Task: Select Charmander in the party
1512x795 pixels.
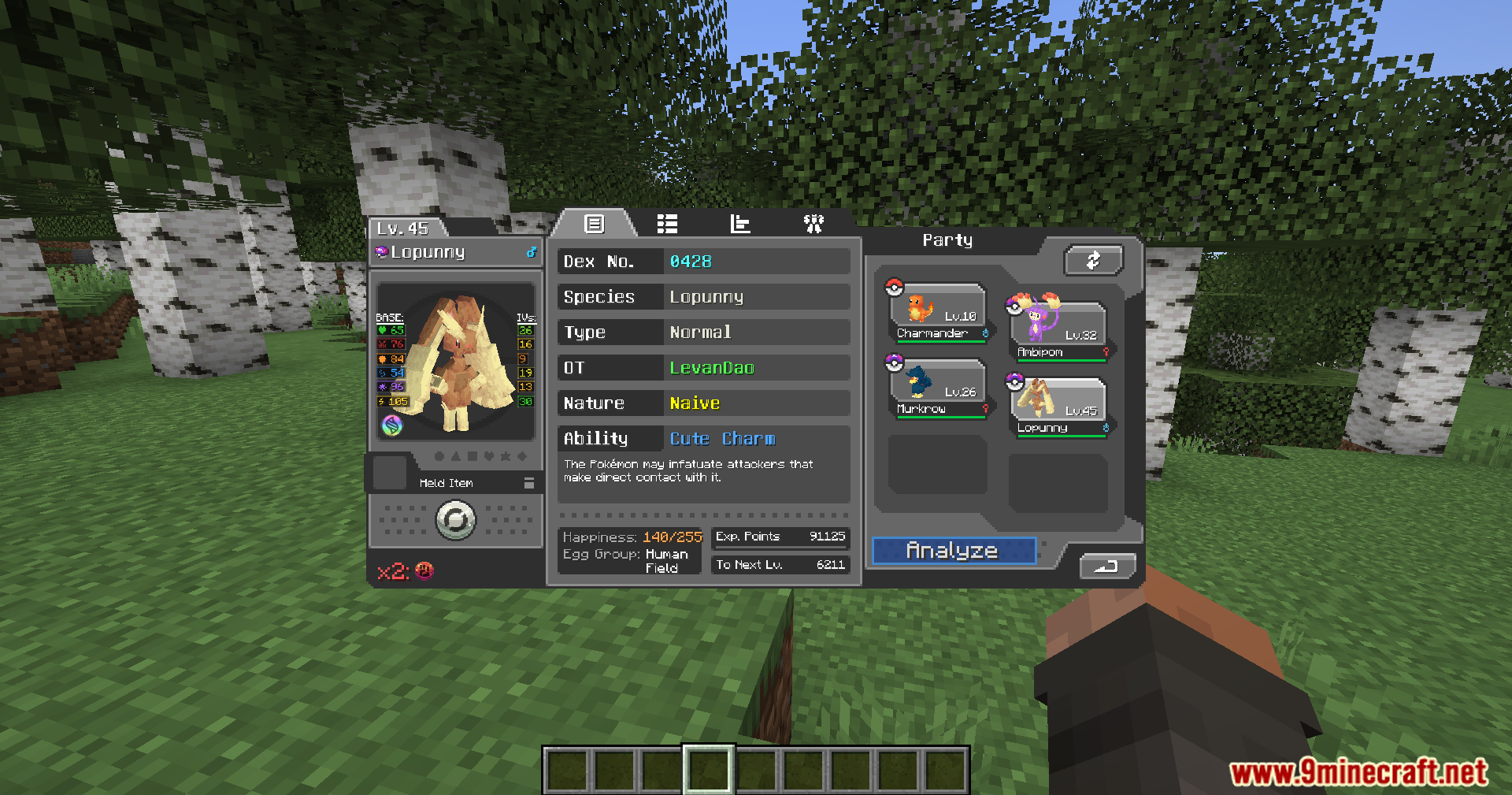Action: pos(938,313)
